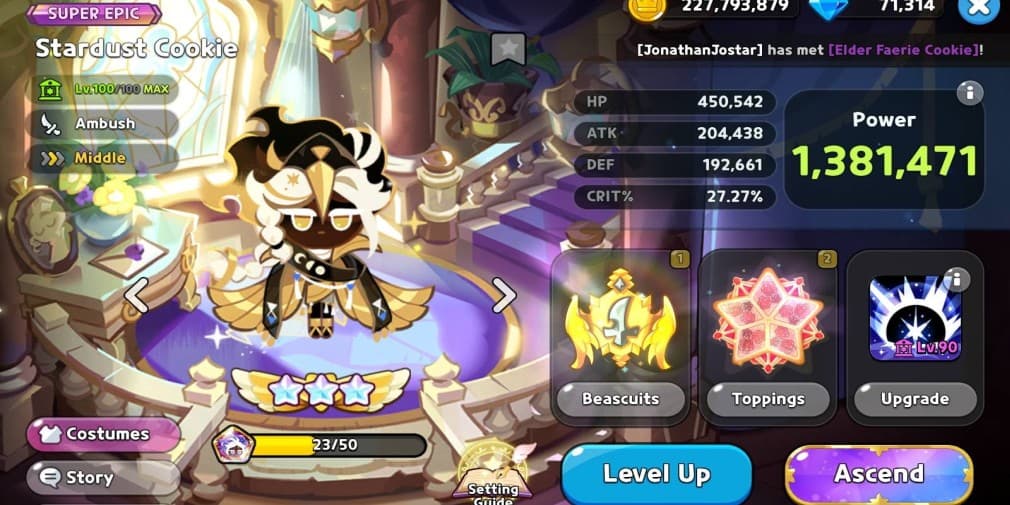Open the Power info tooltip
Image resolution: width=1010 pixels, height=505 pixels.
967,94
